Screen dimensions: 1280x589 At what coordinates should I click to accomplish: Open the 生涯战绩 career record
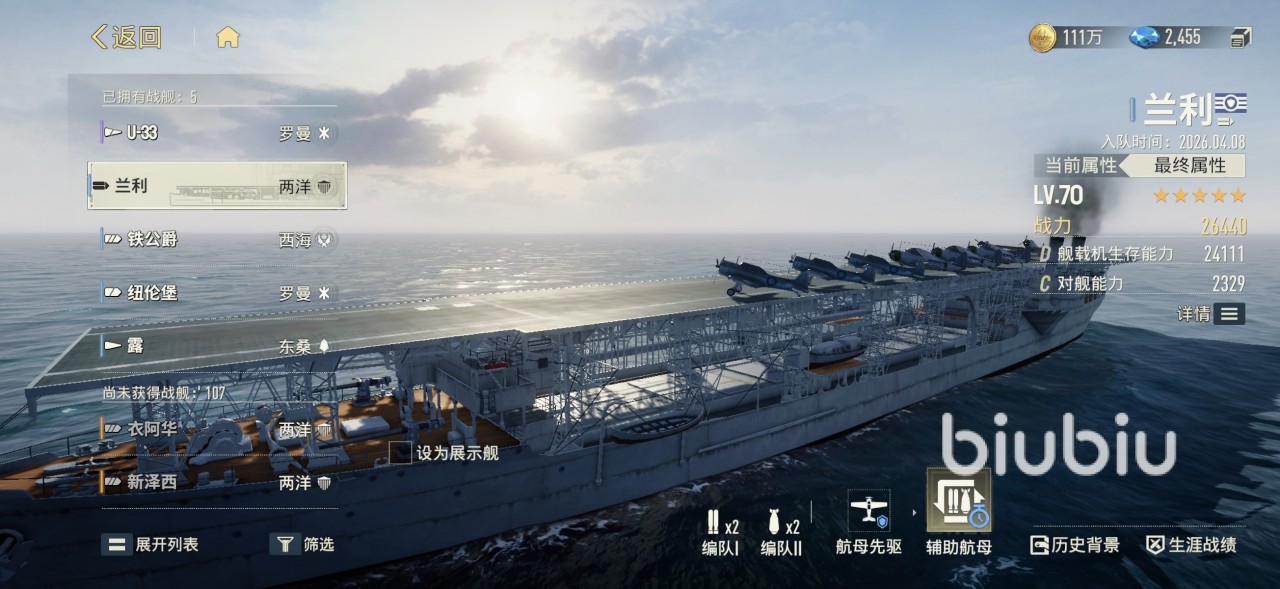[1191, 545]
